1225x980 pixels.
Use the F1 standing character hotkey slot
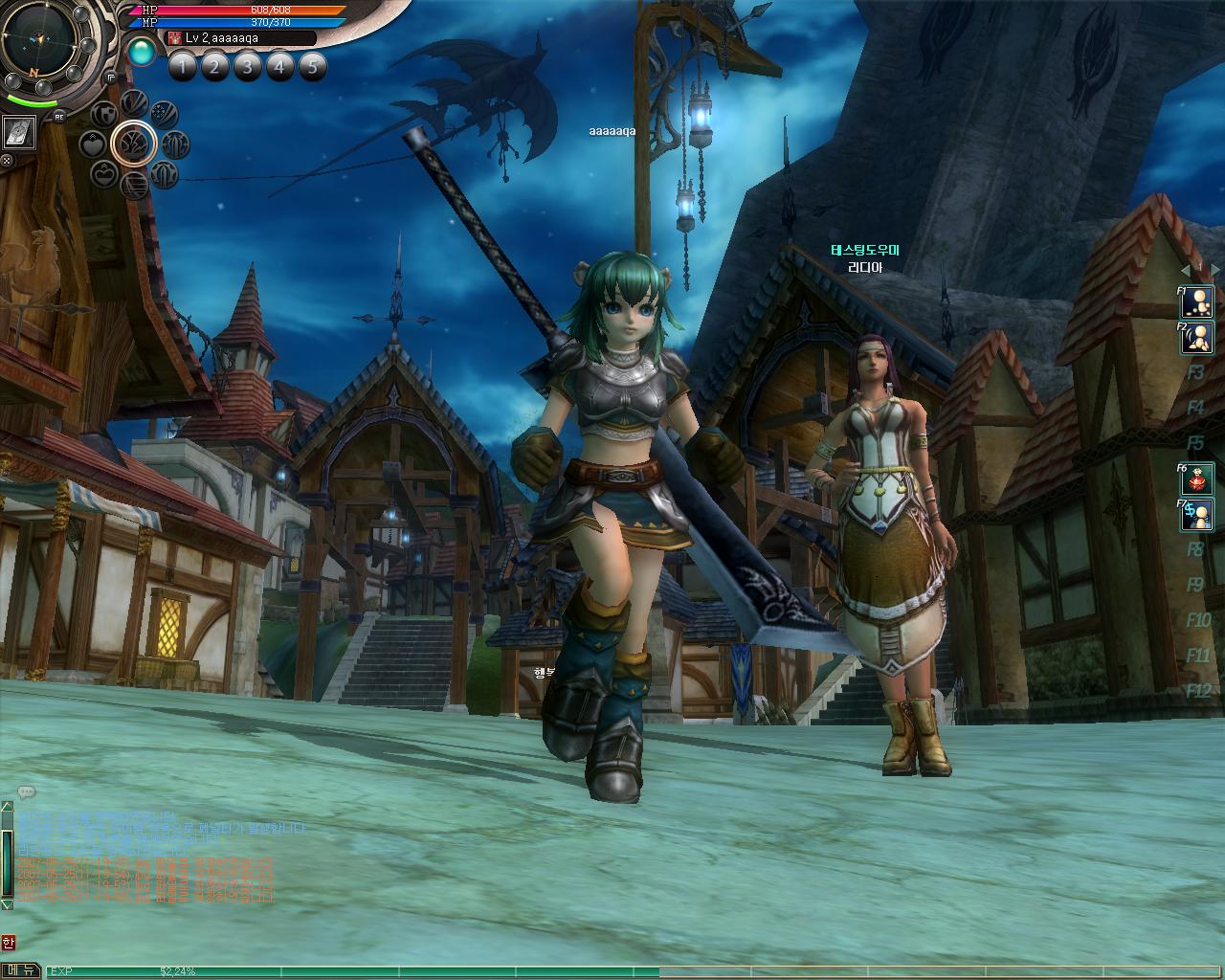[x=1197, y=301]
